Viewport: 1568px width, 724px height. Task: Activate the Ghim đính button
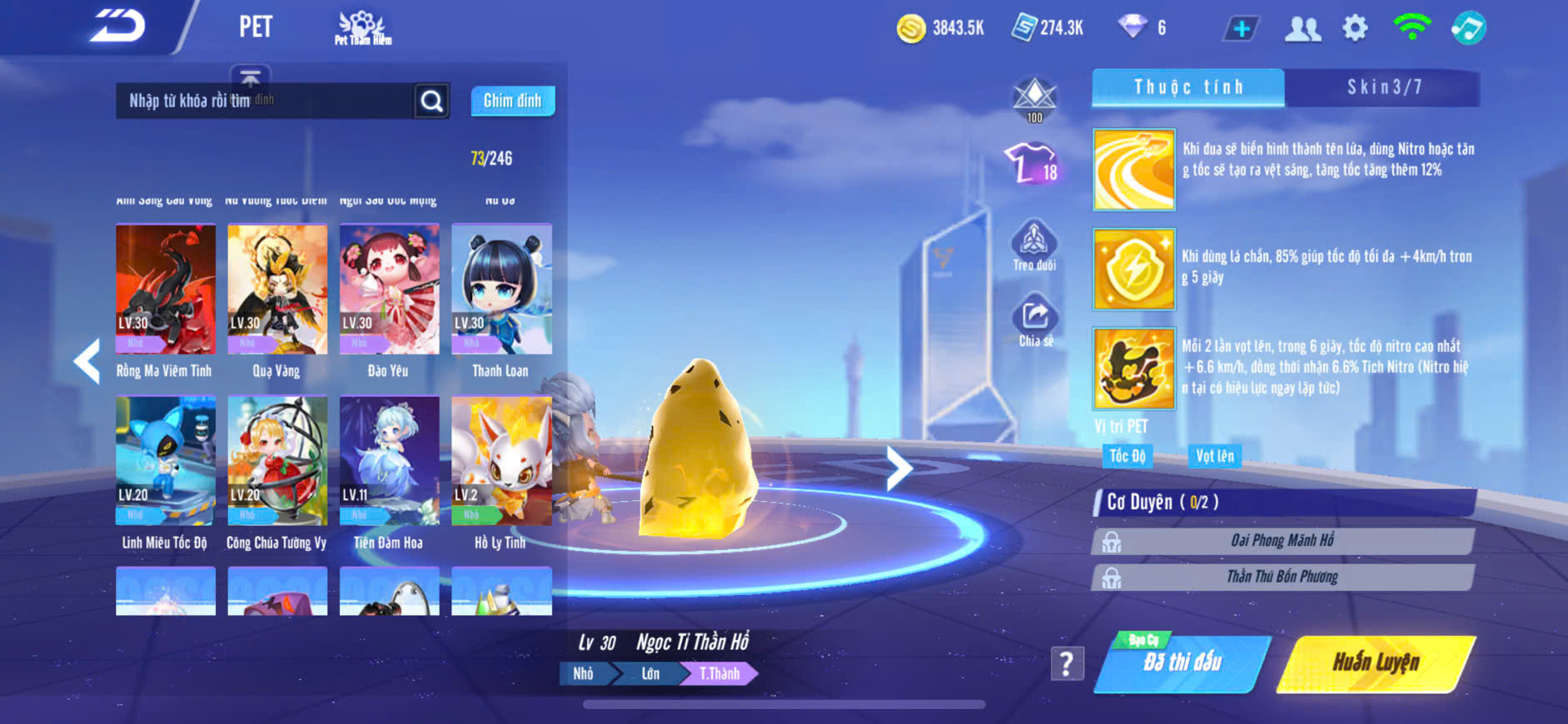(x=512, y=101)
